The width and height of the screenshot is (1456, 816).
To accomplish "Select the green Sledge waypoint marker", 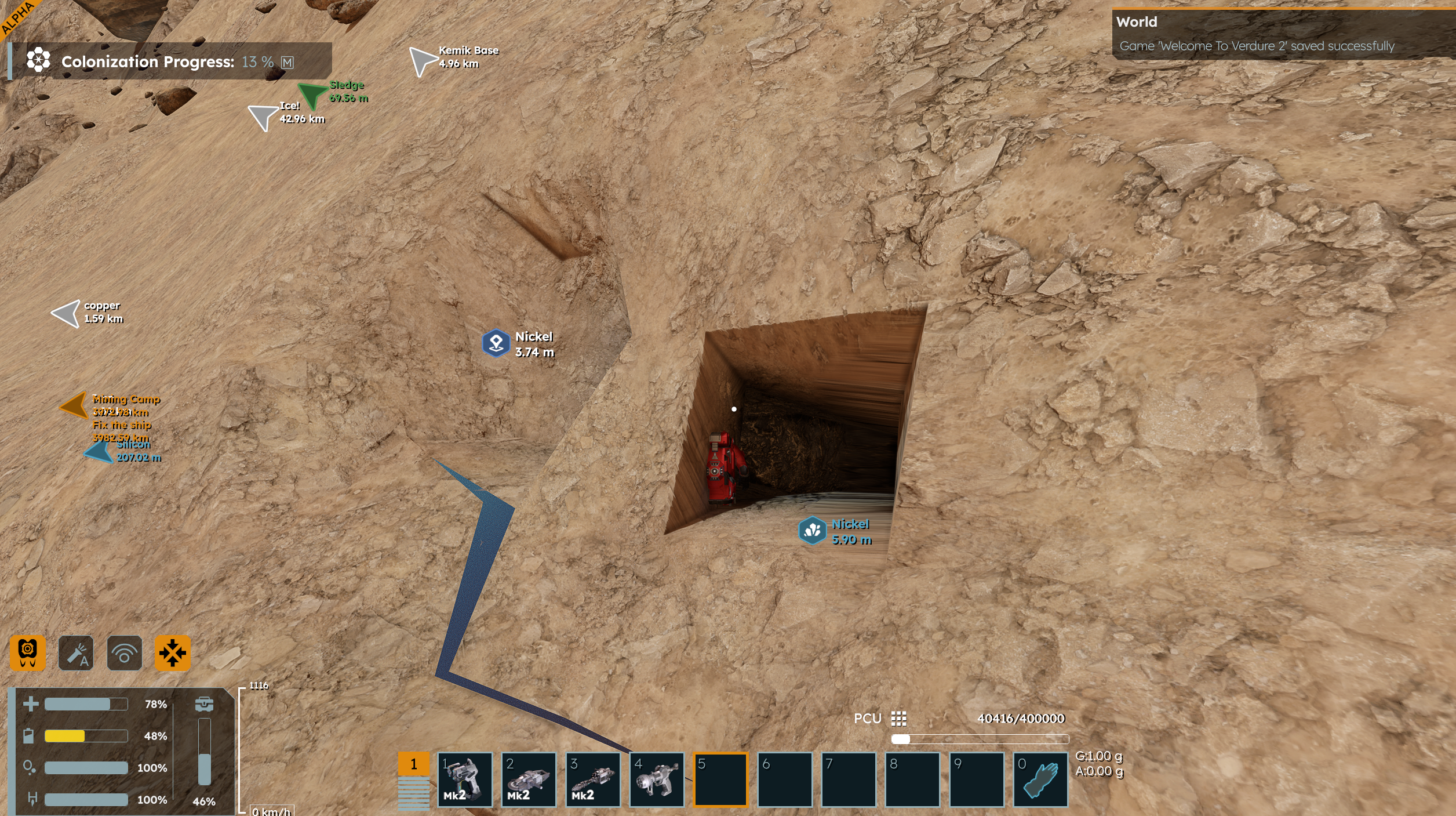I will pos(312,94).
